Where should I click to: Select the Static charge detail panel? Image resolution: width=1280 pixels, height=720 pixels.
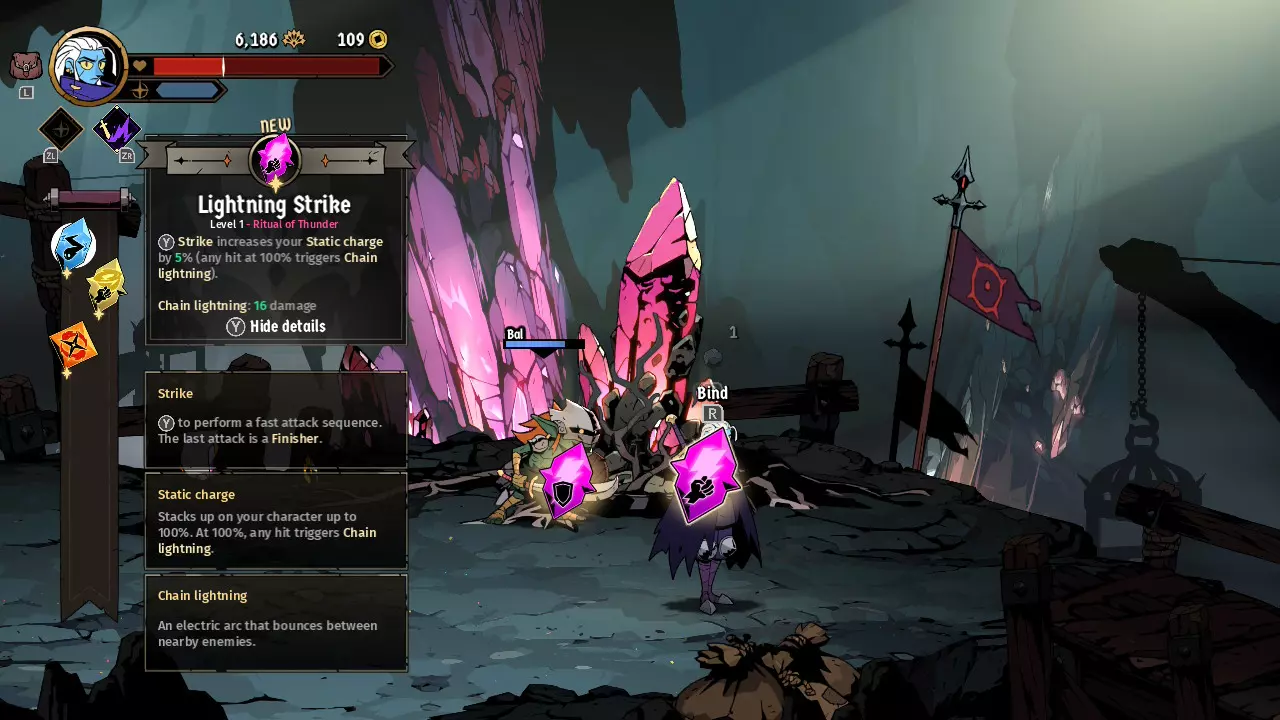[276, 520]
